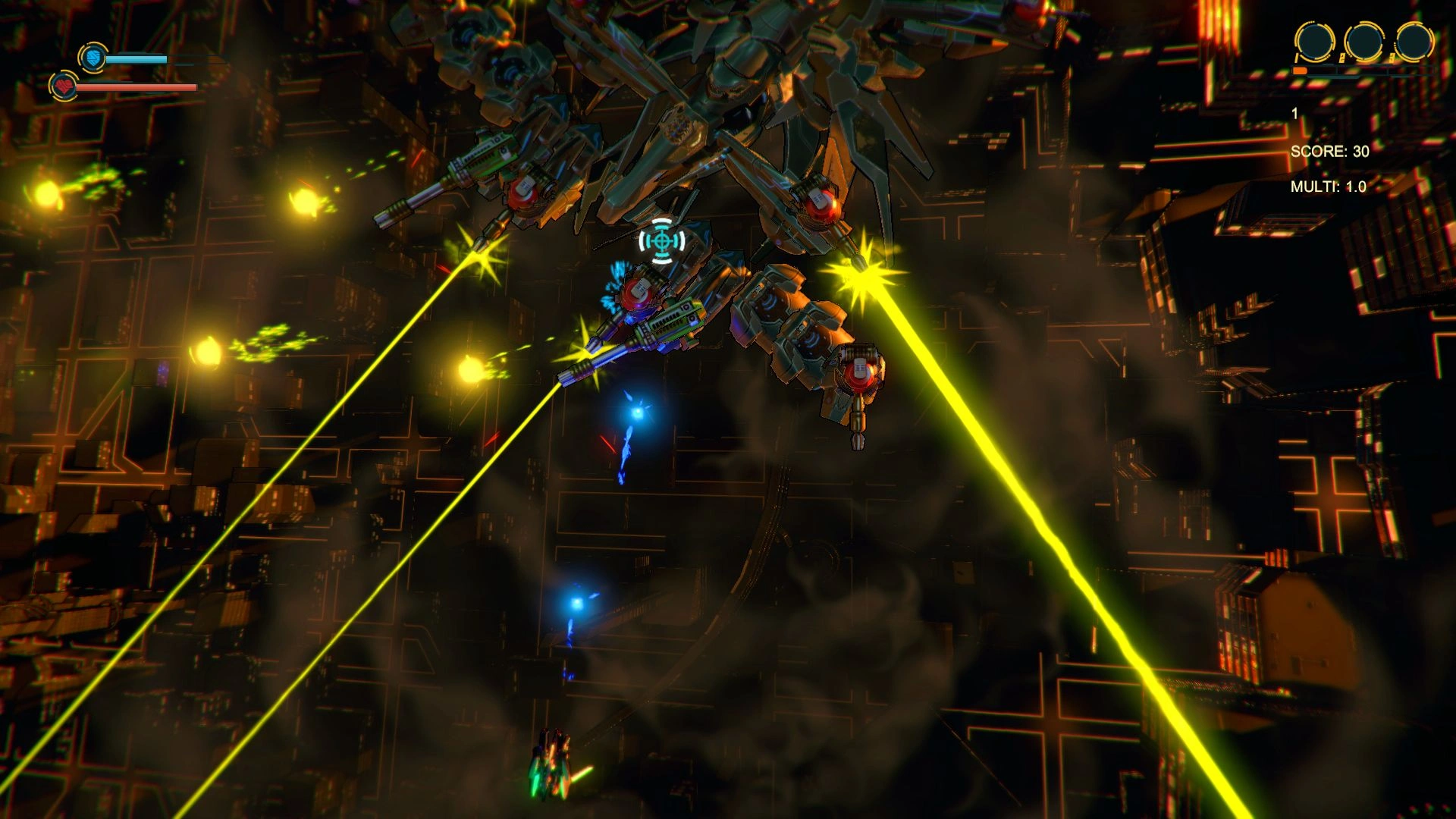Select the ability slot numbered 1
Viewport: 1456px width, 819px height.
click(1314, 41)
